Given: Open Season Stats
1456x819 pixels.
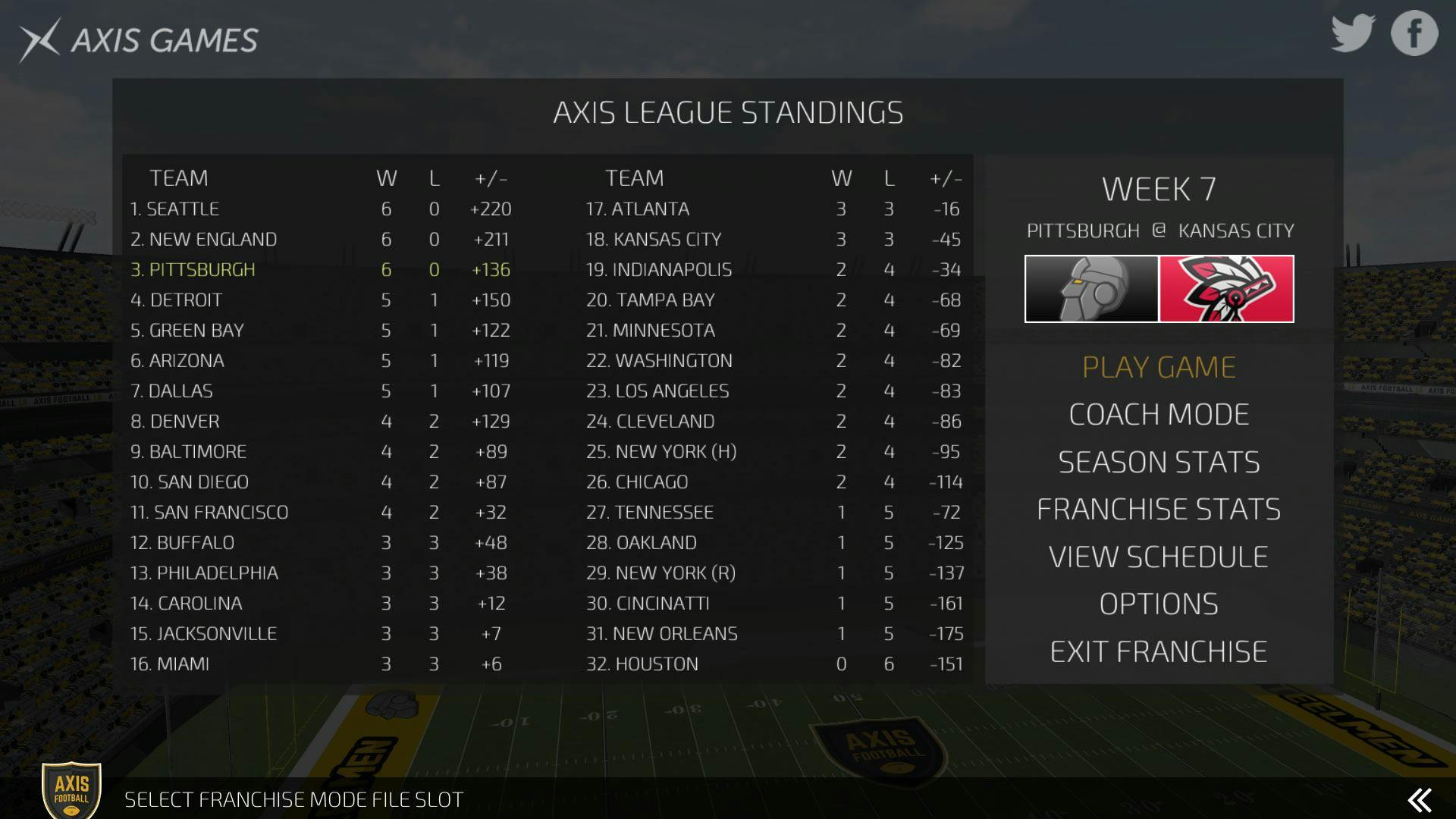Looking at the screenshot, I should [x=1159, y=462].
